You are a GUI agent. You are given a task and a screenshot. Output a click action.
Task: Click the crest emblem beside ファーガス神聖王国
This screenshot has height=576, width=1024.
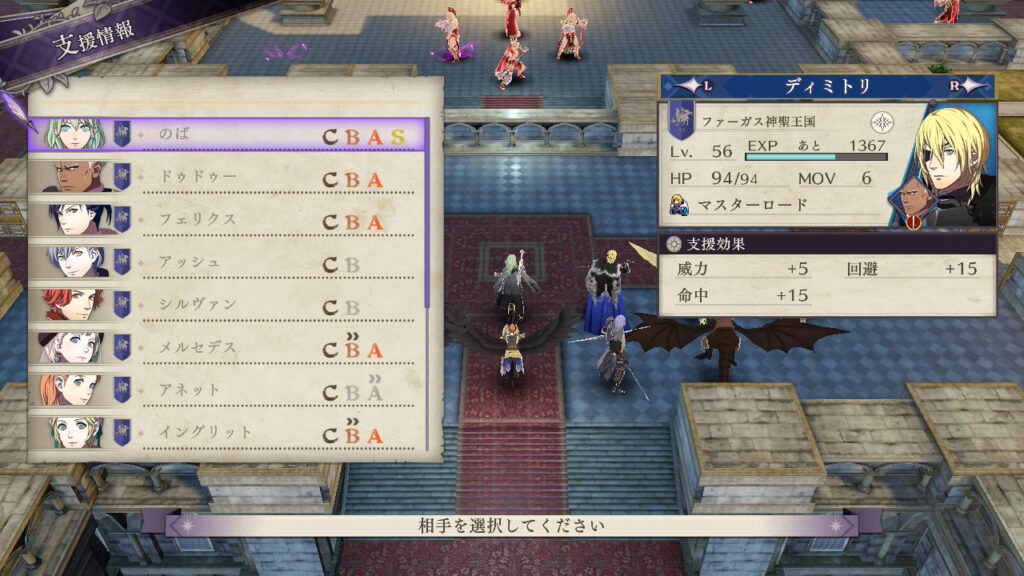[x=882, y=122]
